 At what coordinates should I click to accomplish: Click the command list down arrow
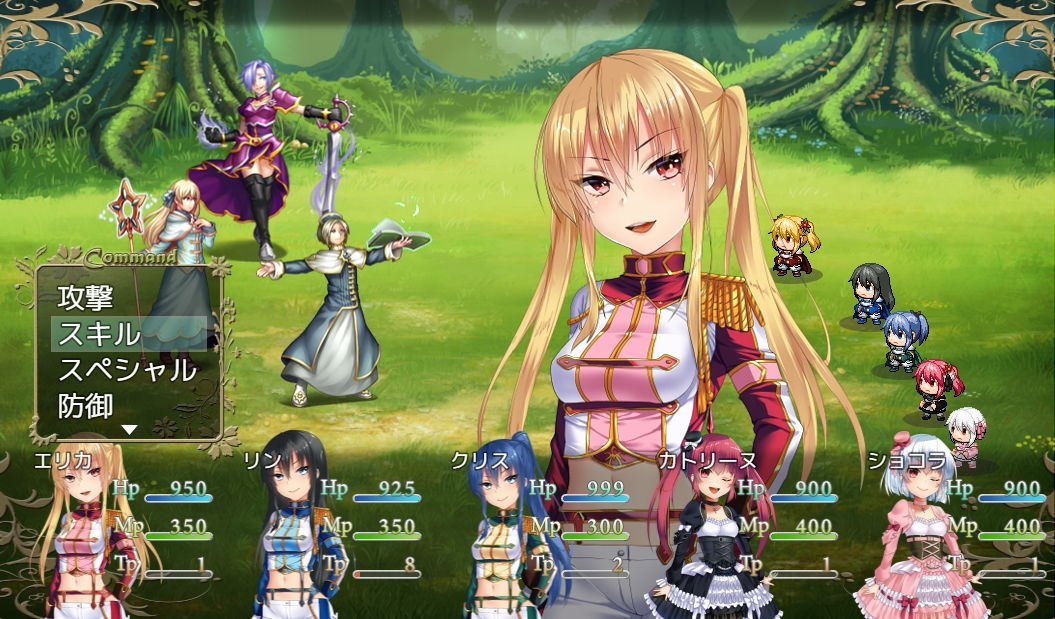coord(129,429)
